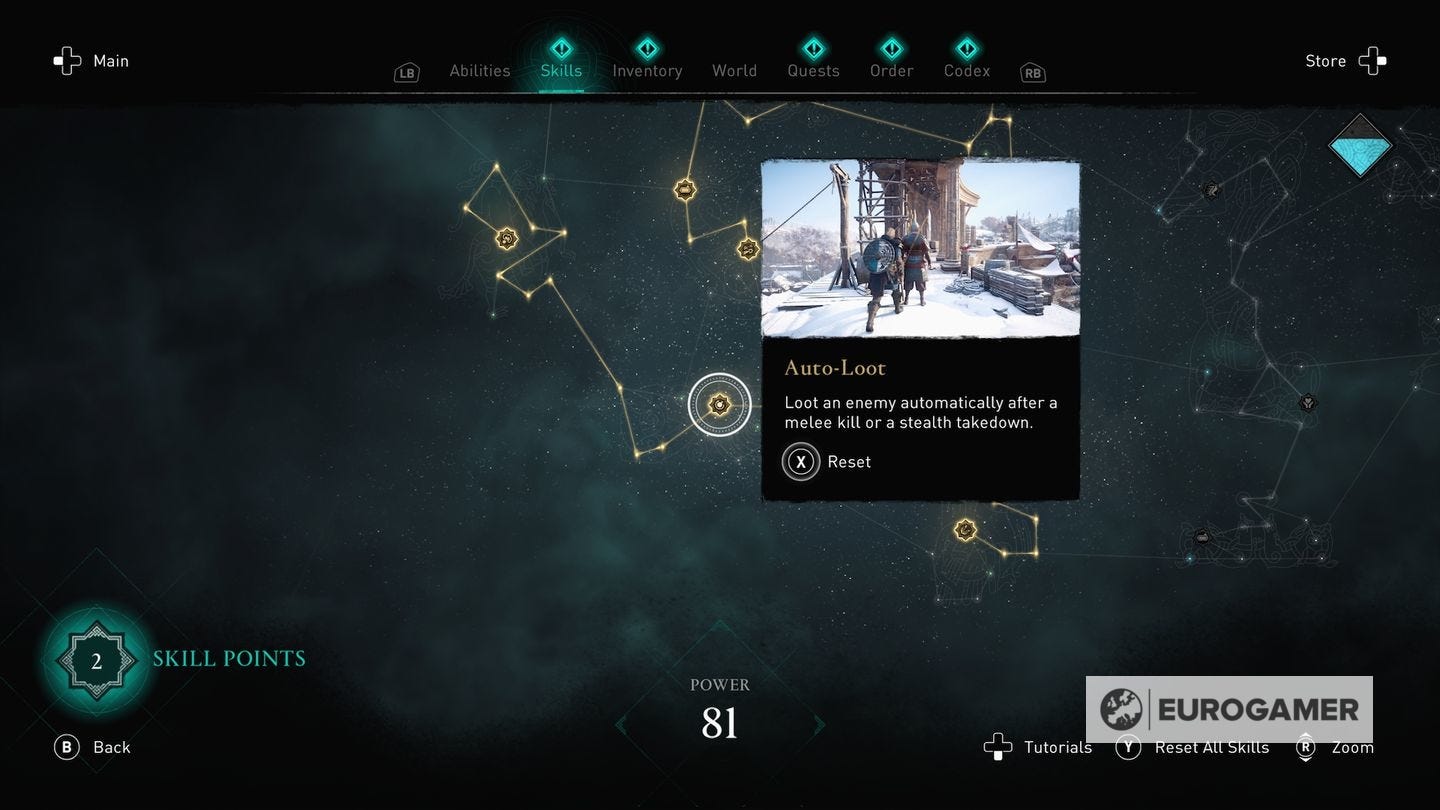
Task: Click the Power 81 indicator
Action: (719, 707)
